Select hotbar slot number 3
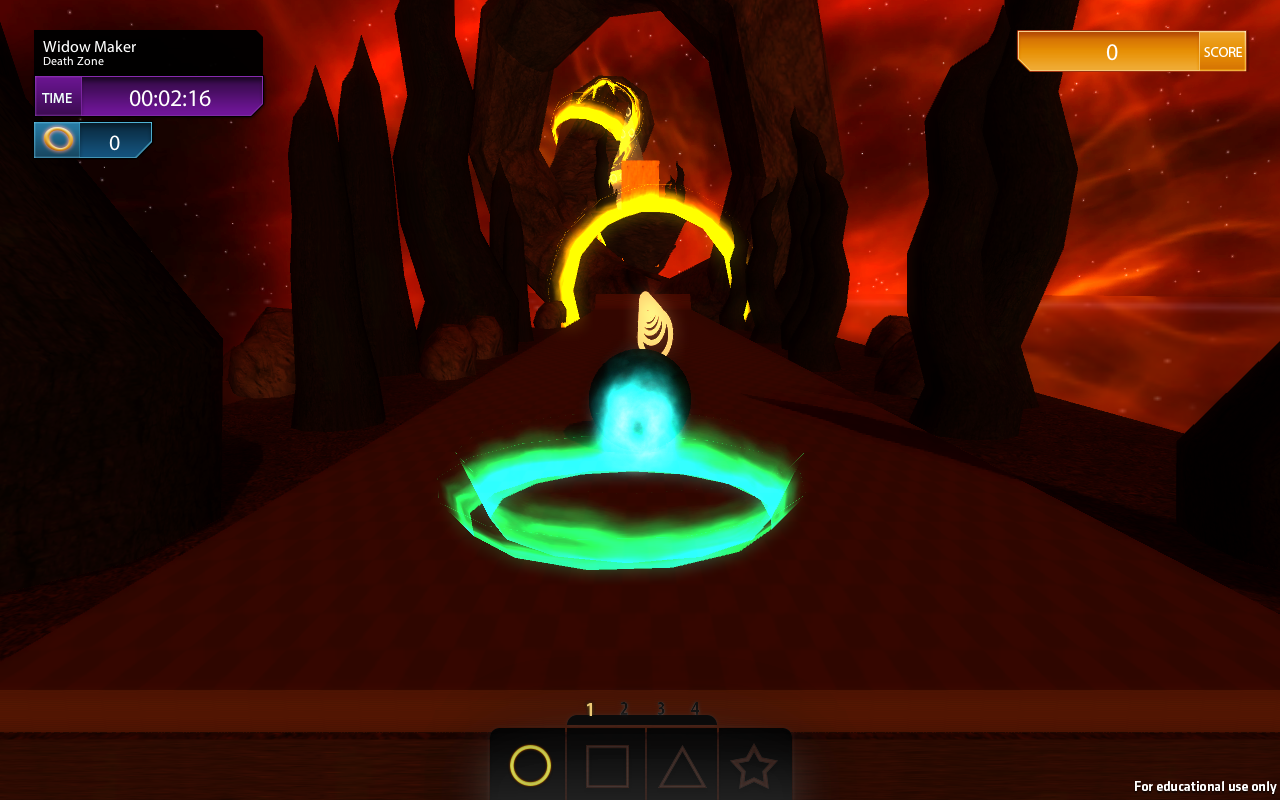This screenshot has width=1280, height=800. (x=659, y=708)
